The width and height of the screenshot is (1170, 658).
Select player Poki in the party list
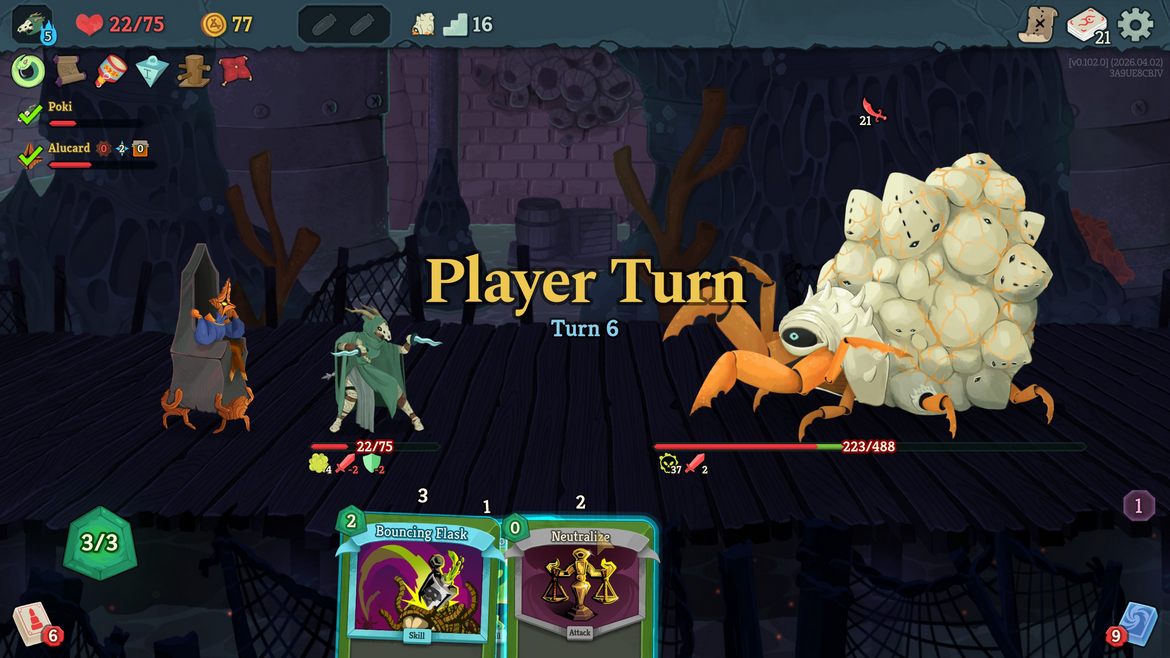(60, 107)
